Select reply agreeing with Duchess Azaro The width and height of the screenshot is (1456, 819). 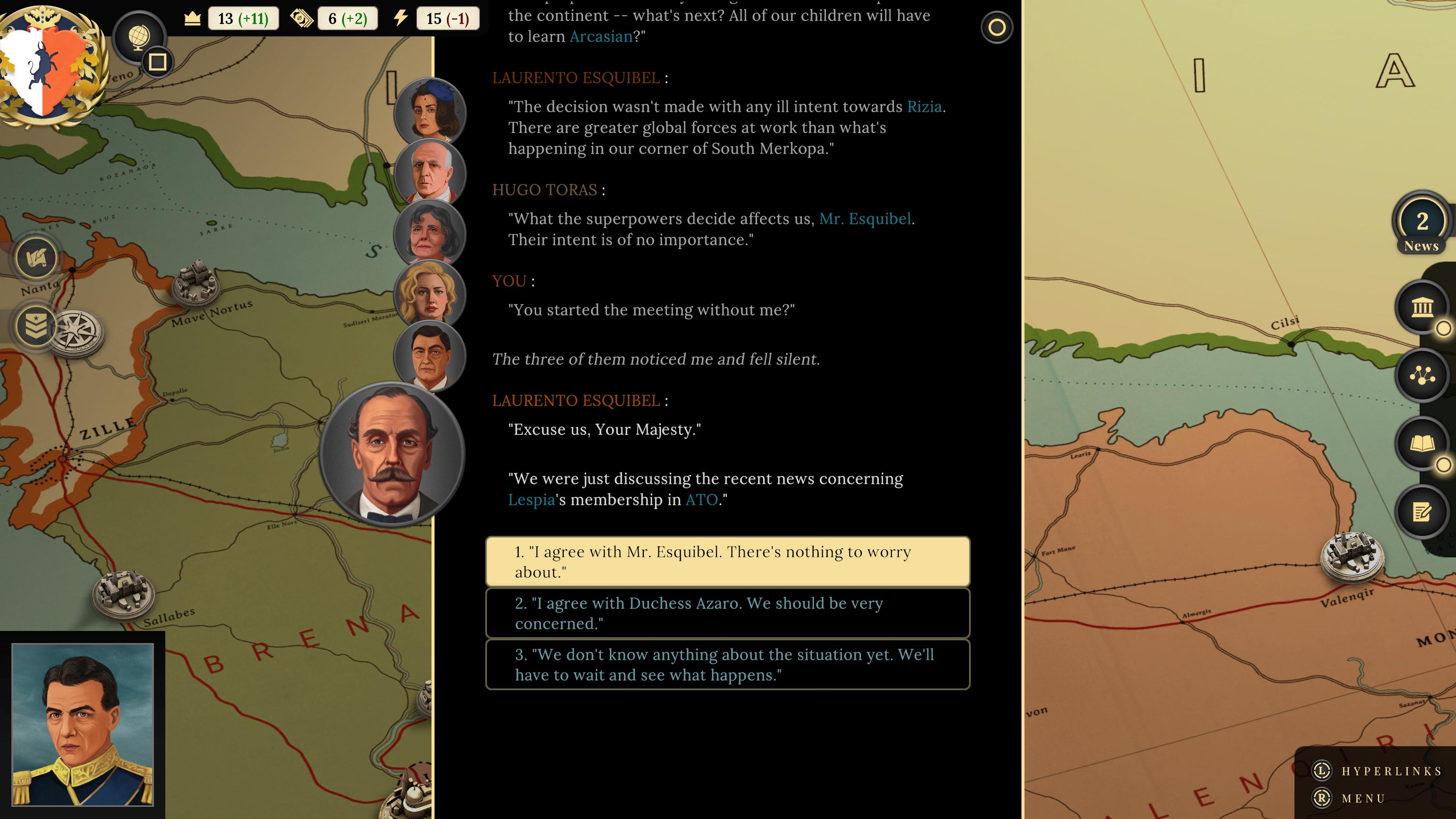[x=728, y=613]
